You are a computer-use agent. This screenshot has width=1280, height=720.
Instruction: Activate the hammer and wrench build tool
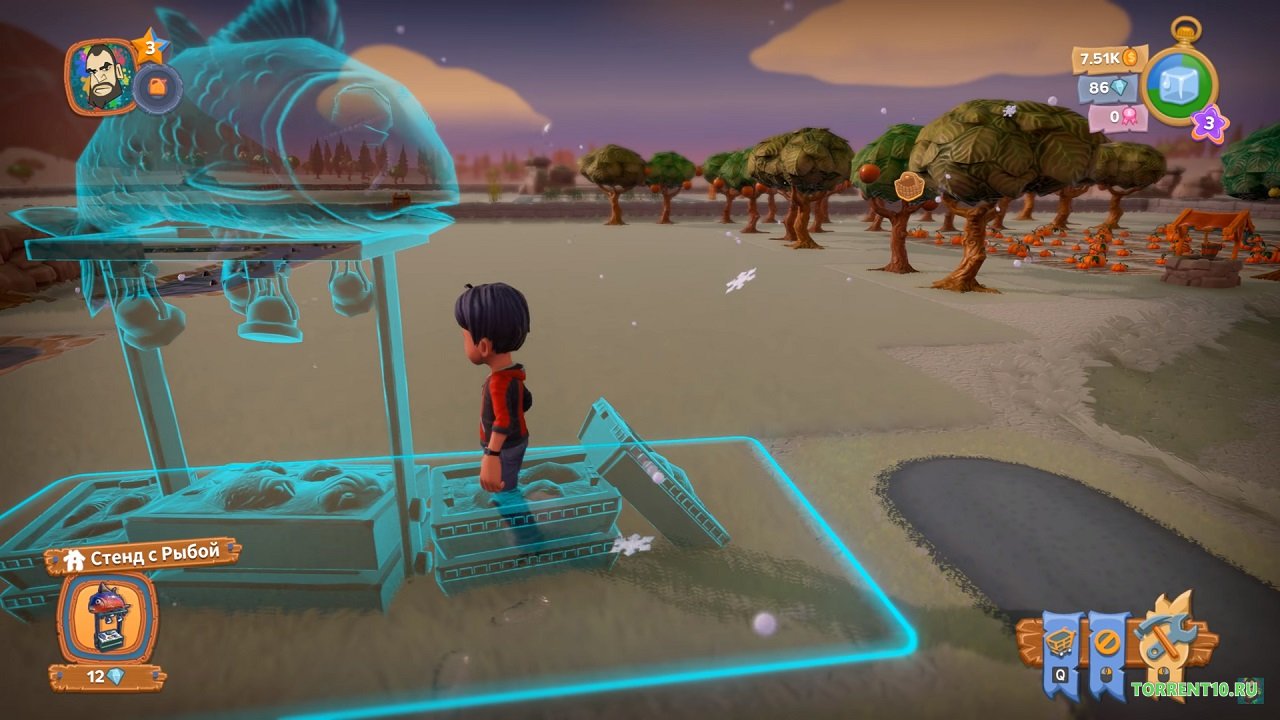(1165, 636)
